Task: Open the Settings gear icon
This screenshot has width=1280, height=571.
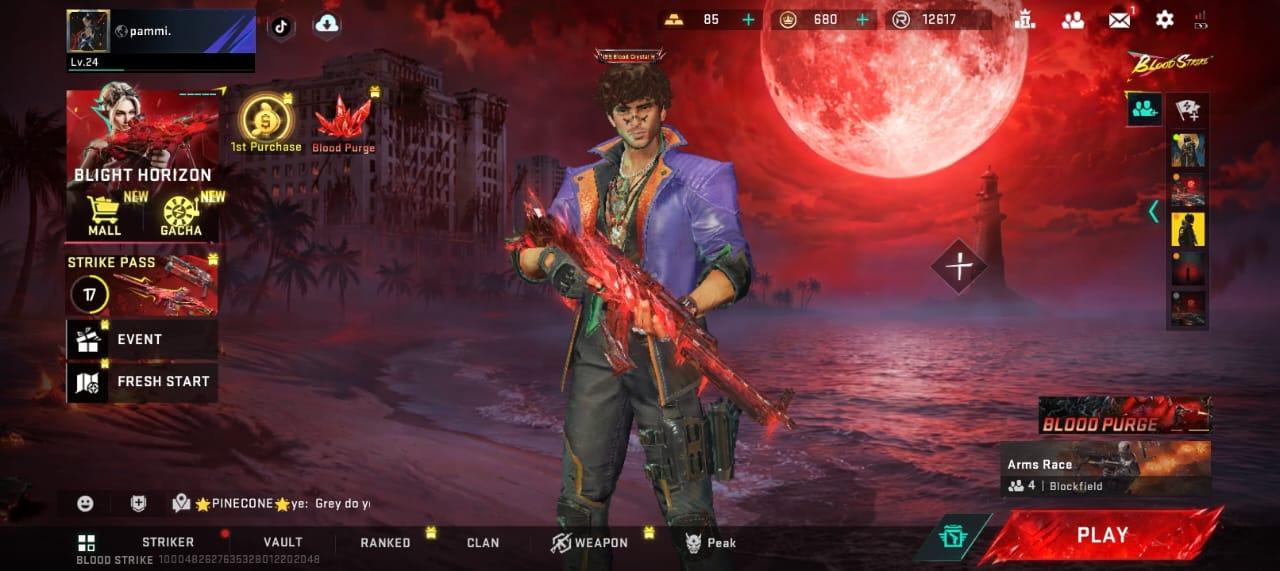Action: pos(1164,19)
